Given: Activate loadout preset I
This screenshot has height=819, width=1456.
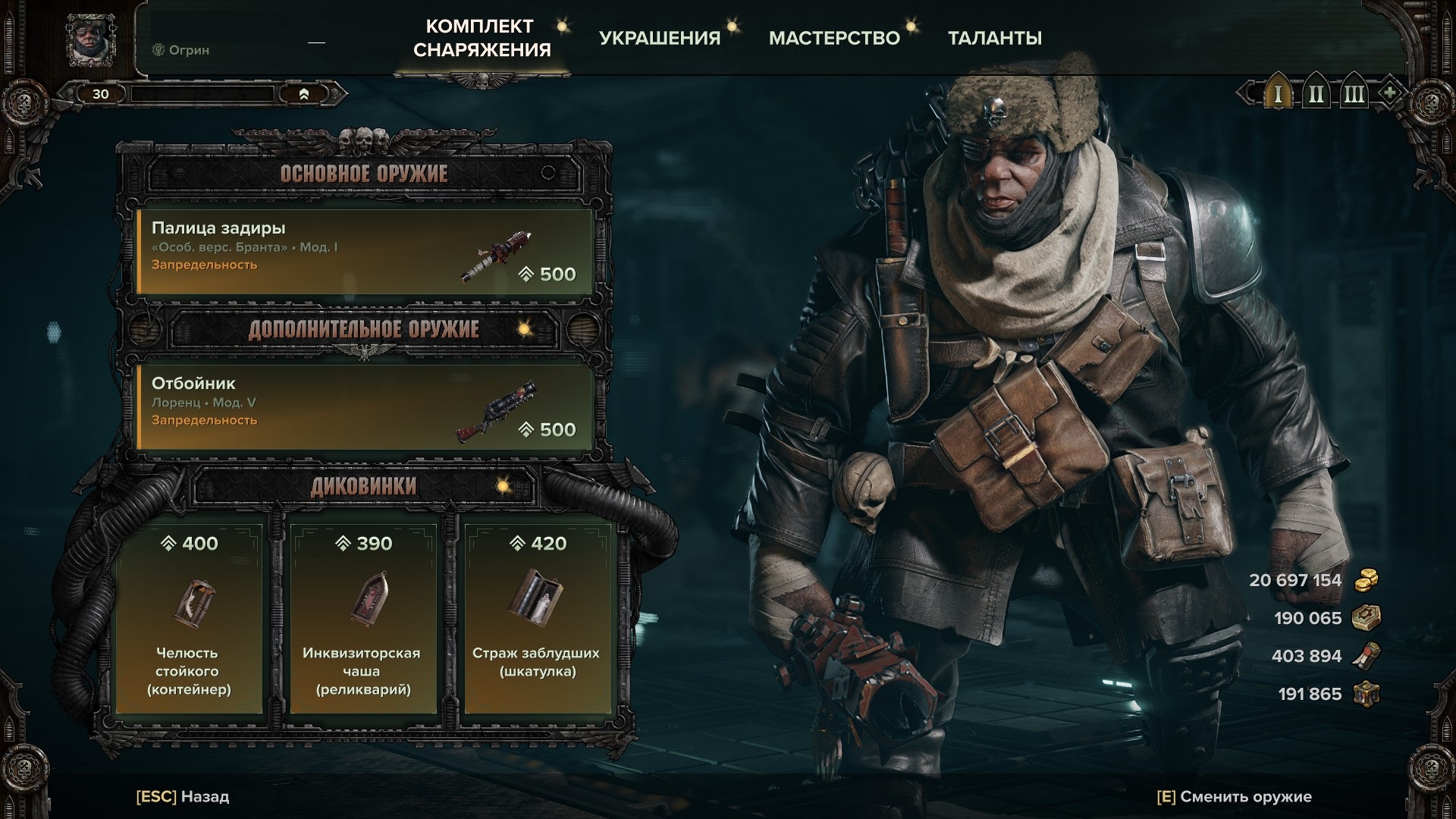Looking at the screenshot, I should click(1278, 94).
